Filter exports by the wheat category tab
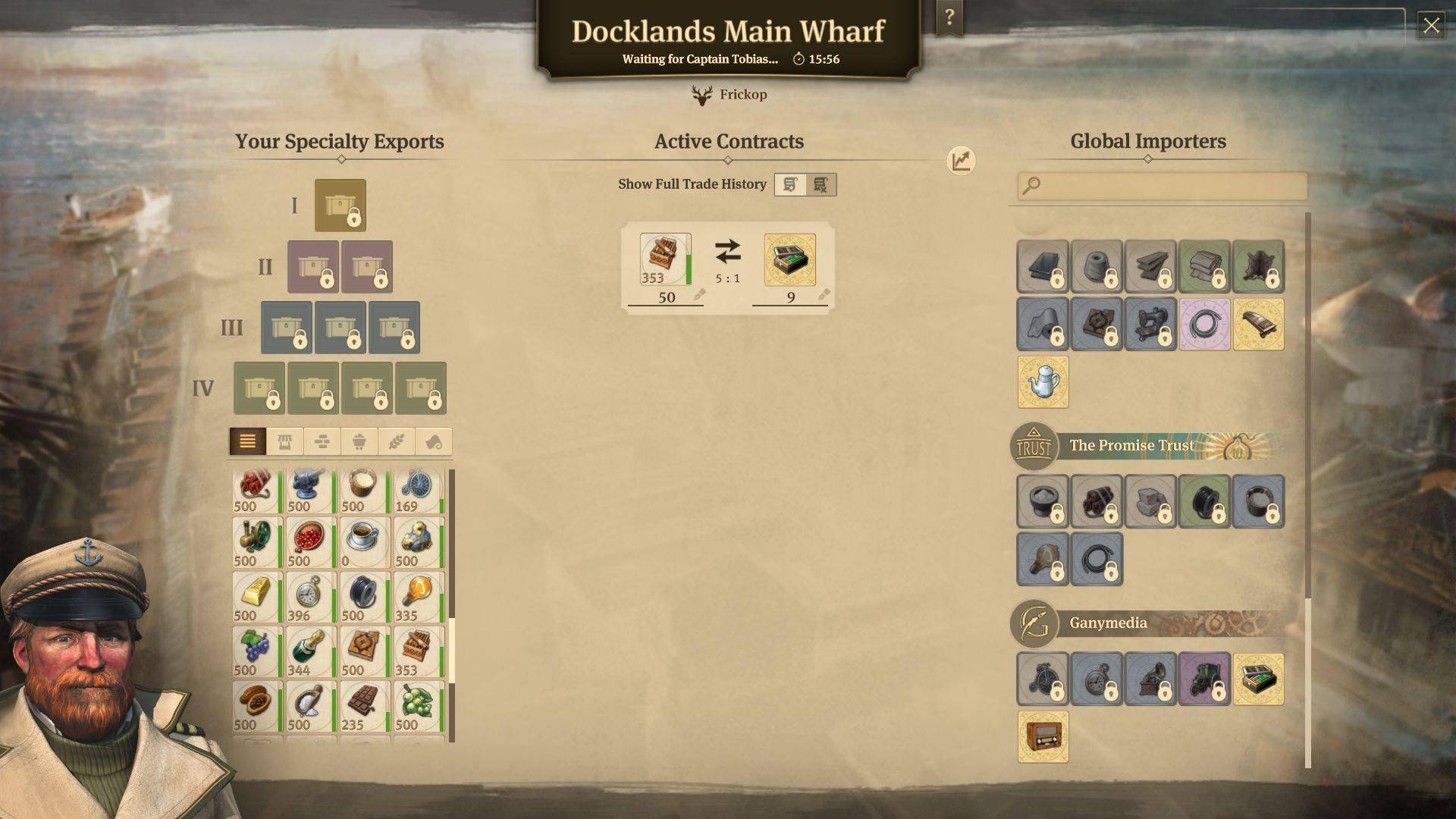Viewport: 1456px width, 819px height. click(x=397, y=441)
